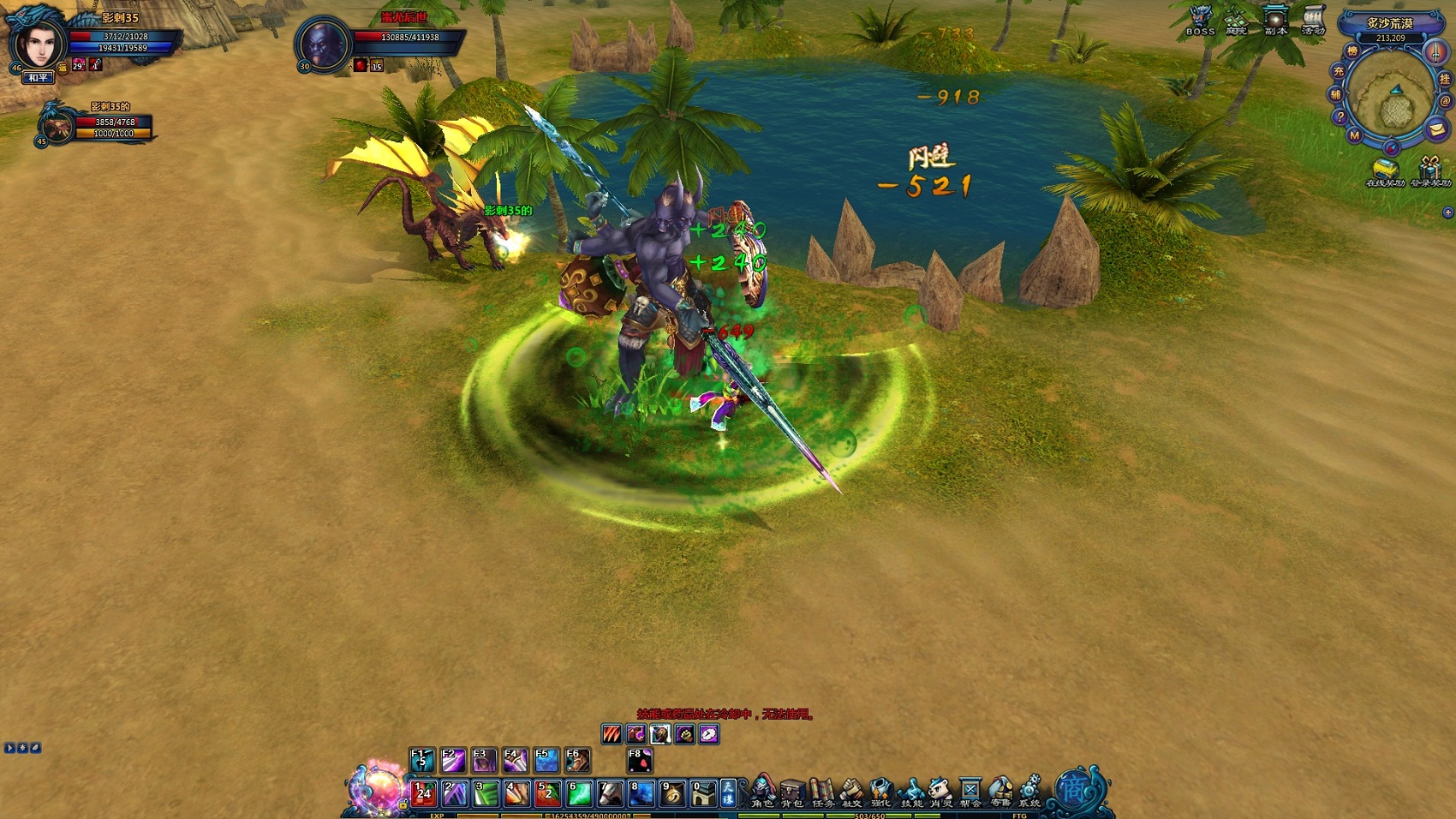The image size is (1456, 819).
Task: Click the circular minimap
Action: (1392, 103)
